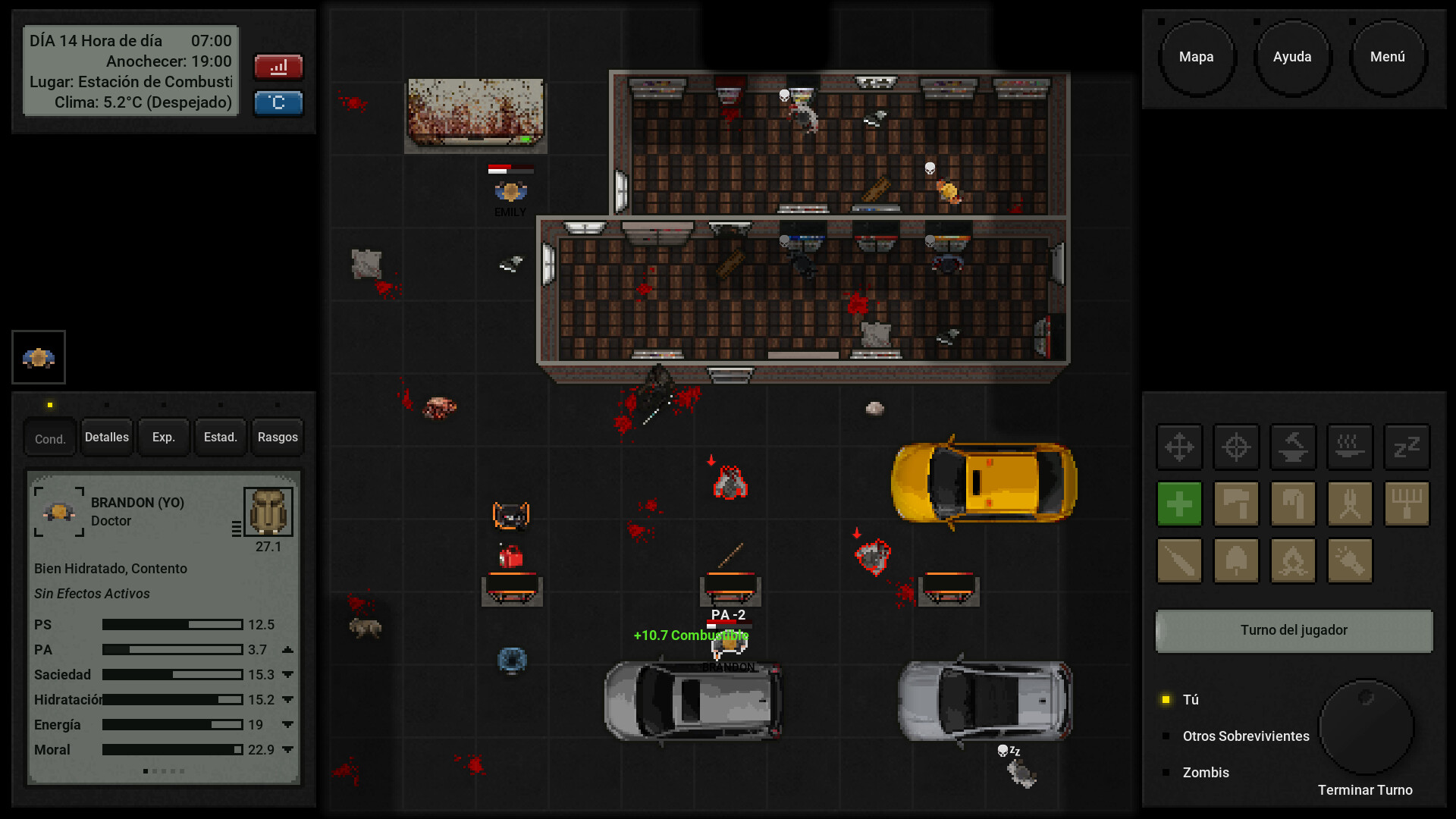The image size is (1456, 819).
Task: Select the movement arrows icon
Action: pos(1179,447)
